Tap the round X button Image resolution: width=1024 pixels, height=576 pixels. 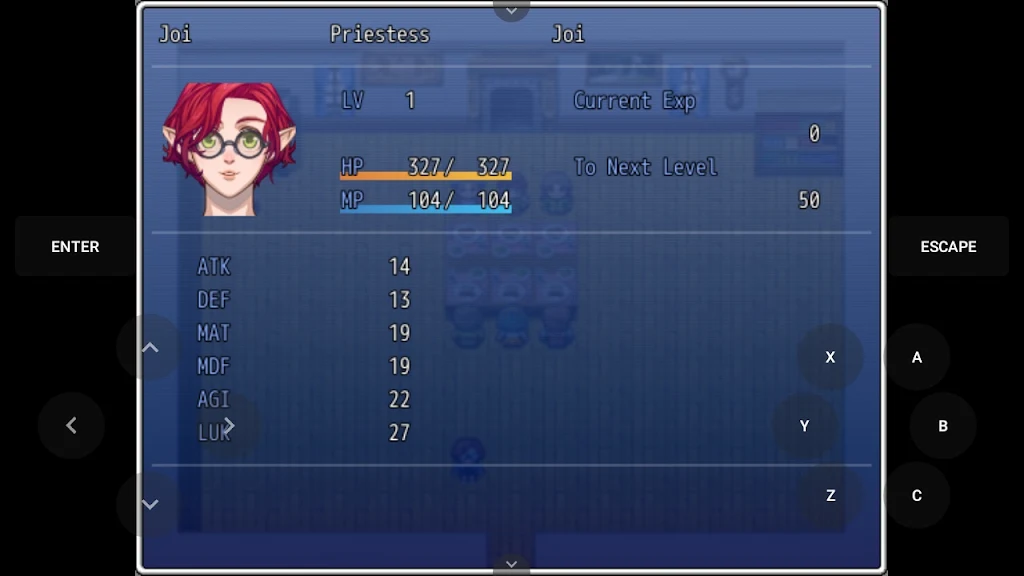coord(830,357)
